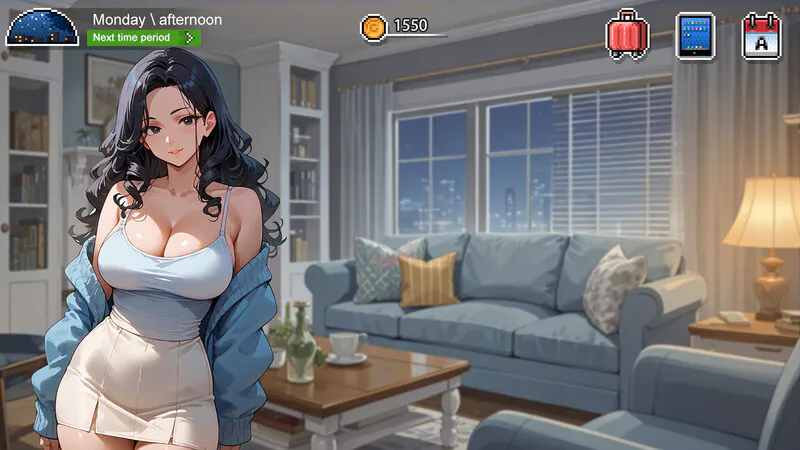
Task: Open the blue tablet device
Action: (695, 35)
